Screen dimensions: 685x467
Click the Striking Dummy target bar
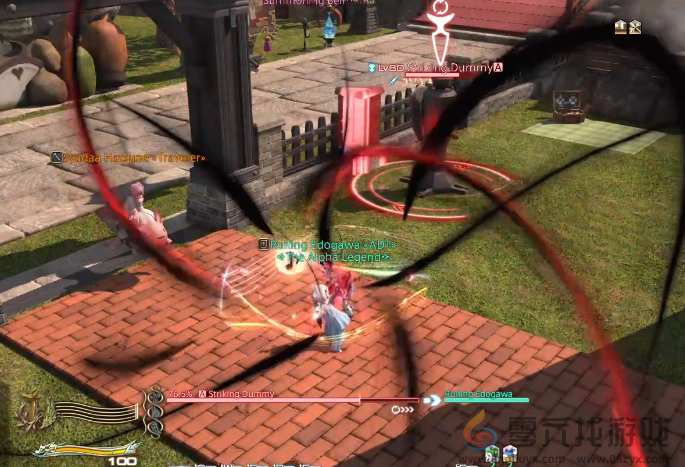click(290, 400)
